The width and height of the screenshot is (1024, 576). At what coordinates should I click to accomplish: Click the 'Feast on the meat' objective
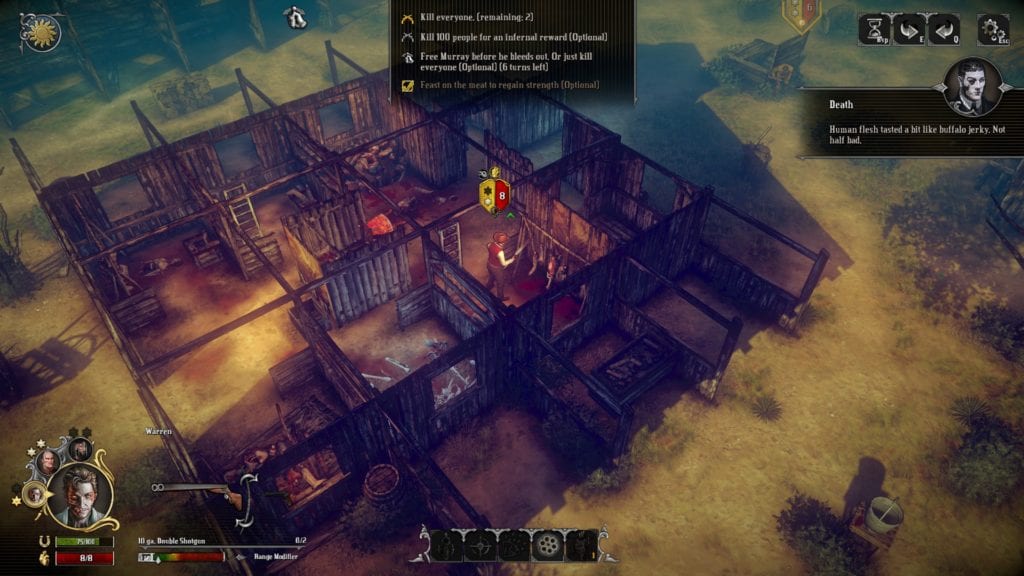(x=494, y=85)
